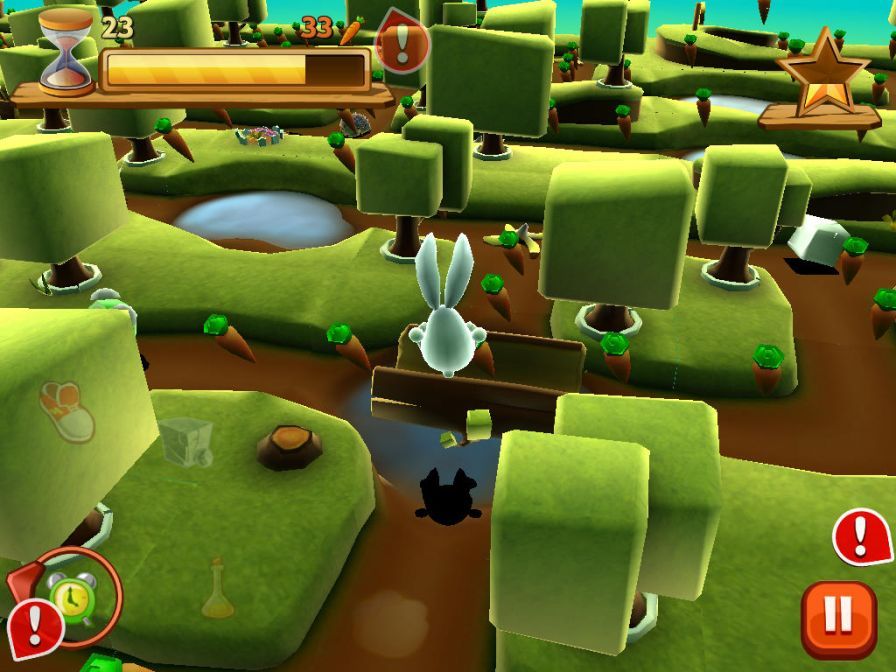The height and width of the screenshot is (672, 896).
Task: Pause the game with the orange button
Action: click(x=838, y=619)
